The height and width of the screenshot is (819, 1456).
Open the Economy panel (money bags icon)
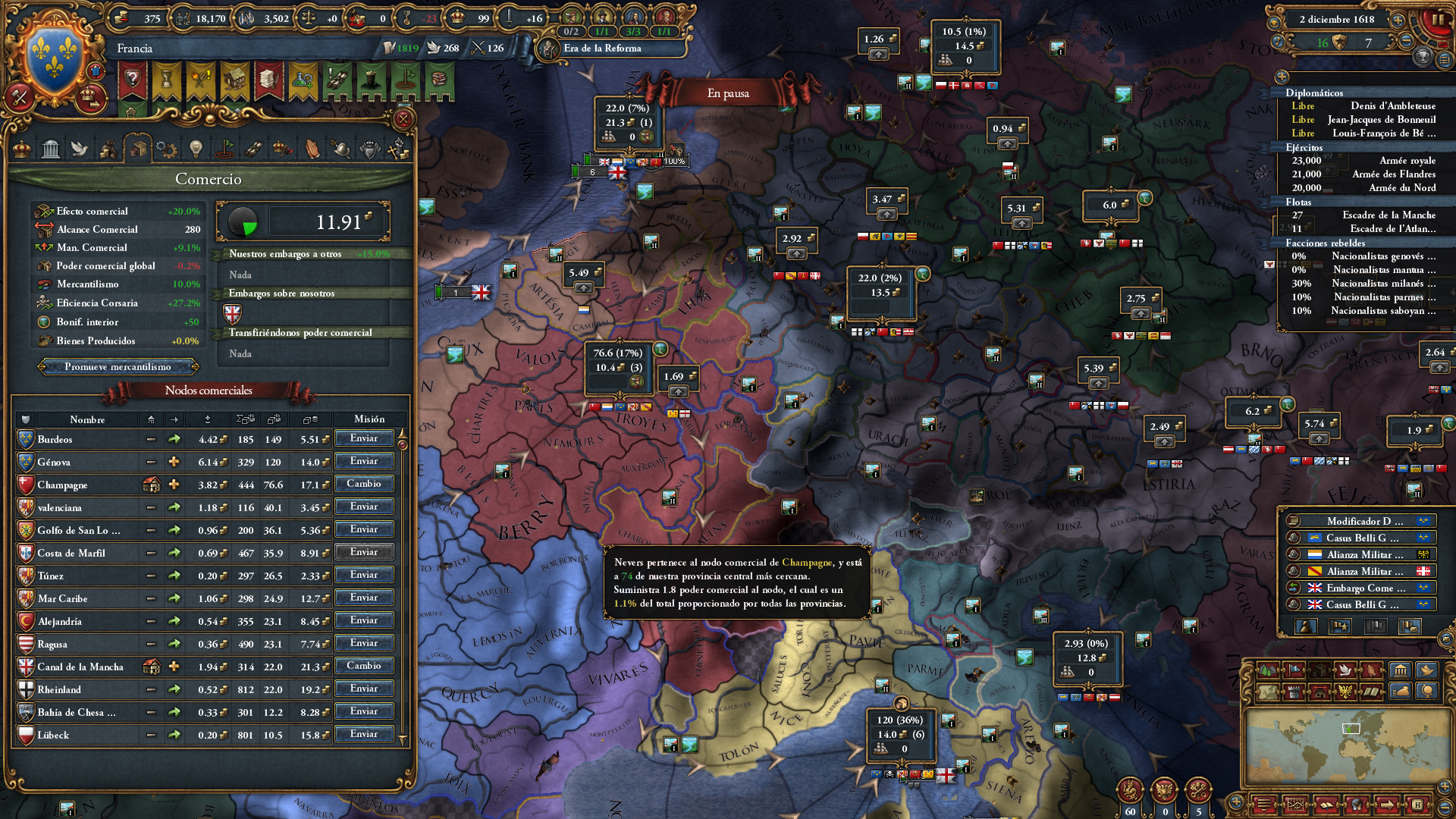click(x=109, y=149)
